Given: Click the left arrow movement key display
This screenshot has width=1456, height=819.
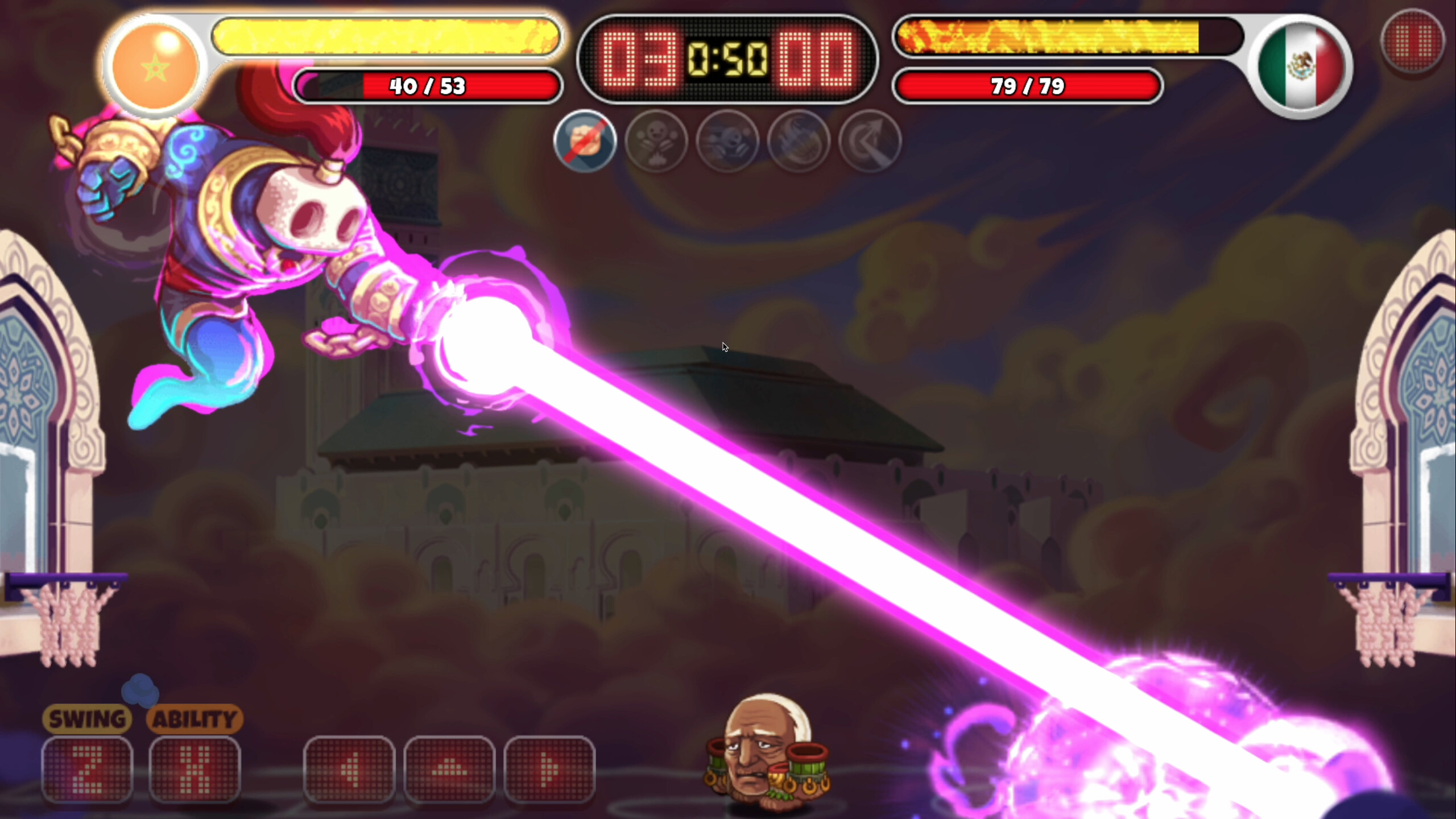Looking at the screenshot, I should tap(353, 773).
